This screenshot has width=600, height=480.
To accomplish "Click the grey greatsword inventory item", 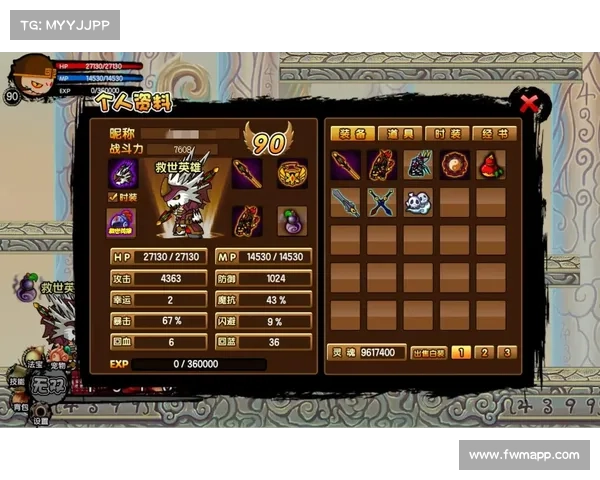I will click(346, 202).
